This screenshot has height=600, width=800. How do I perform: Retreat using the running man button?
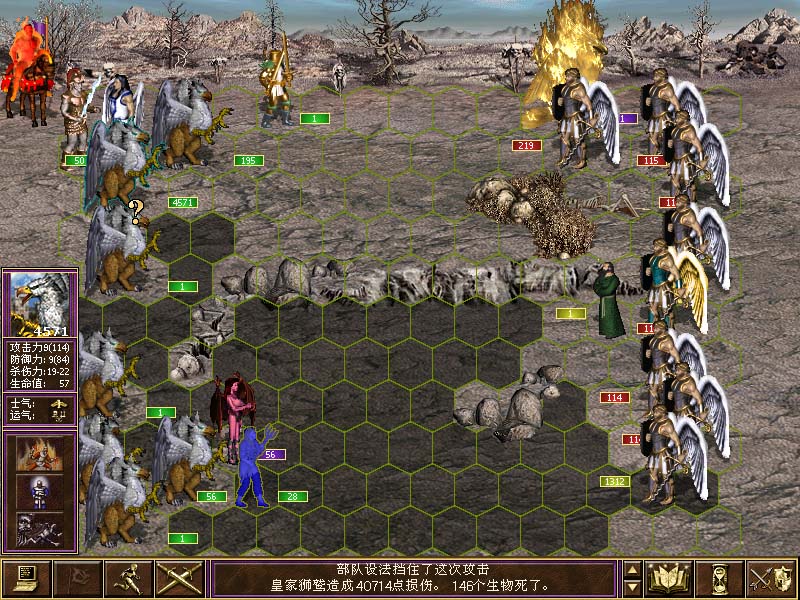(x=129, y=578)
